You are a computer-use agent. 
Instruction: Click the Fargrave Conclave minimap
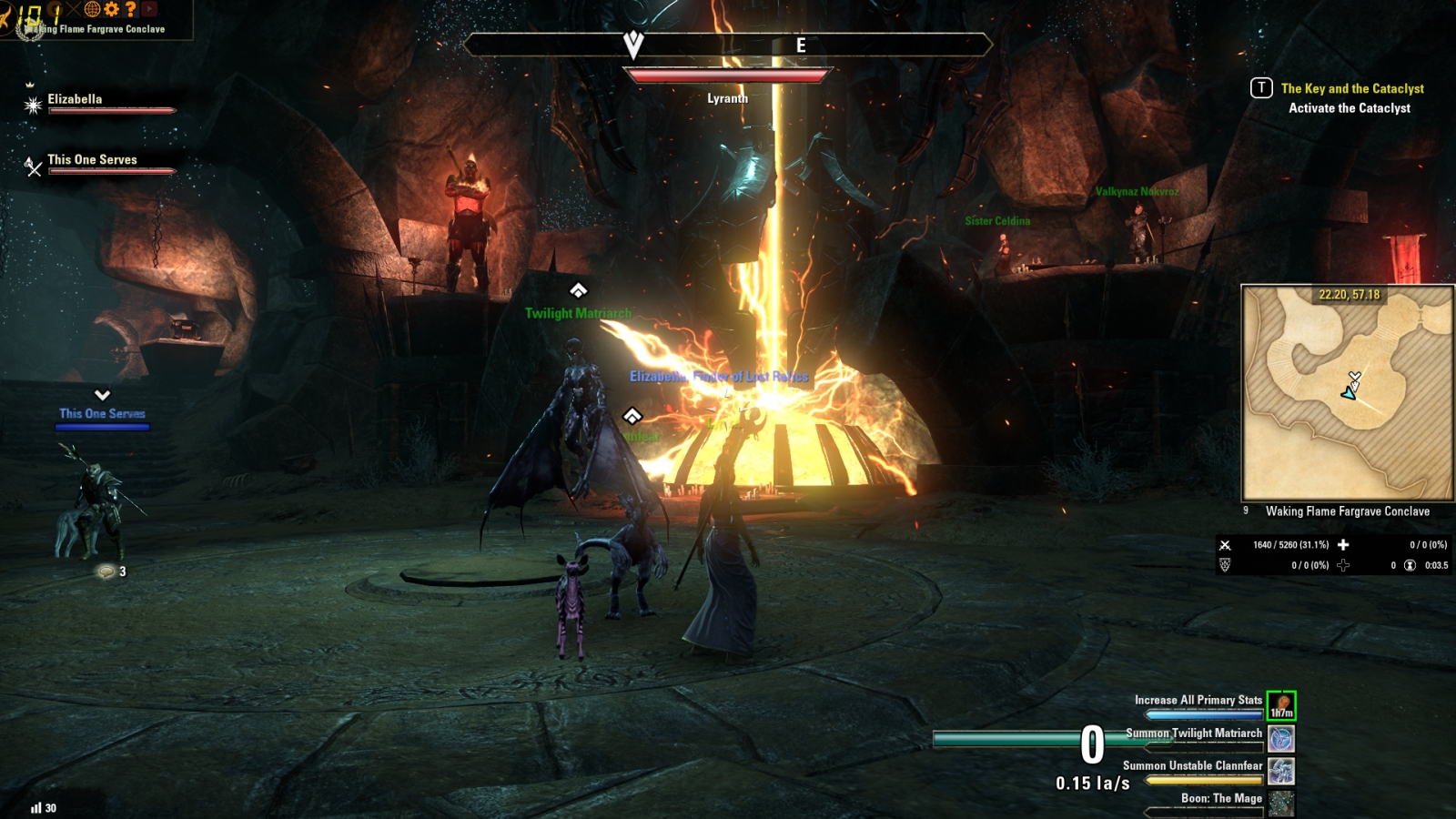click(x=1347, y=392)
